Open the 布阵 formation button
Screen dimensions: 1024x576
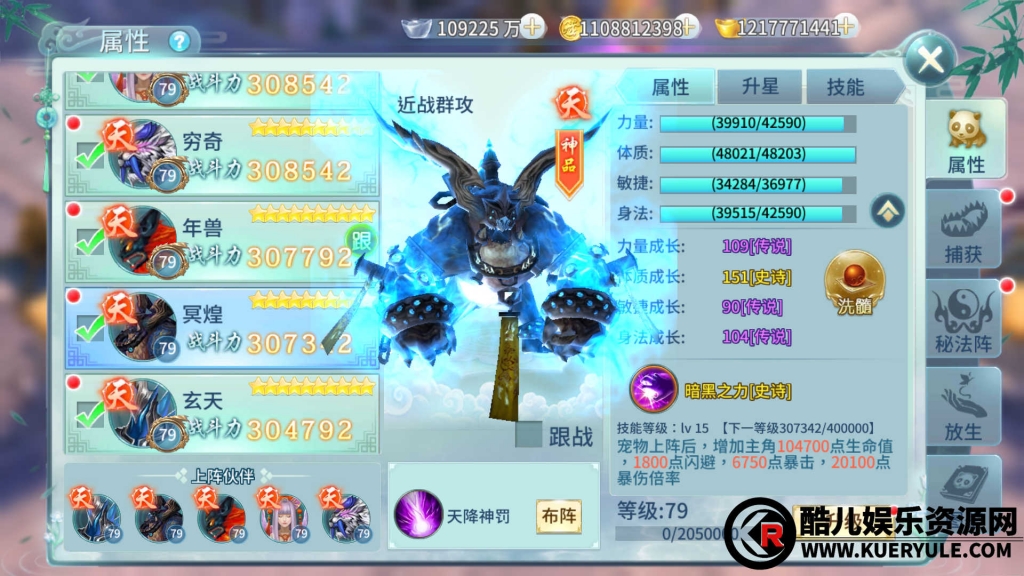pos(559,516)
